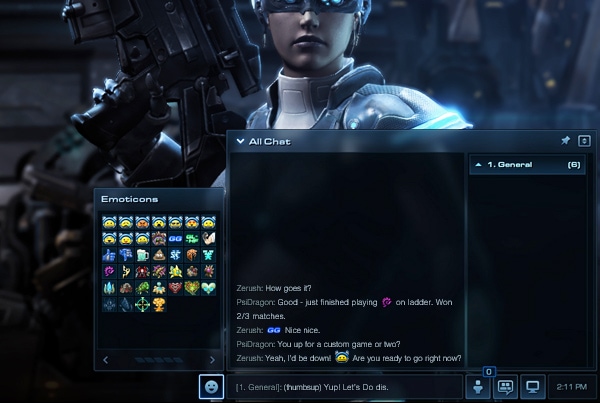
Task: Insert the GG emoticon
Action: [175, 239]
